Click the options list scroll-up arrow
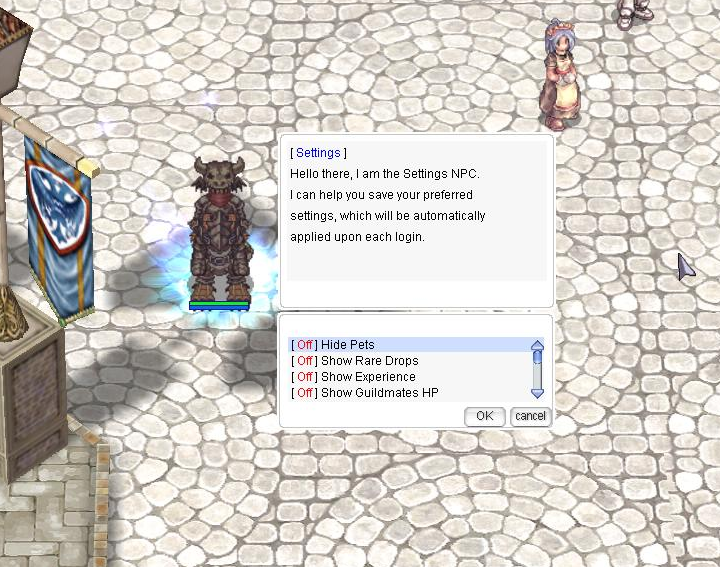720x567 pixels. pos(537,345)
